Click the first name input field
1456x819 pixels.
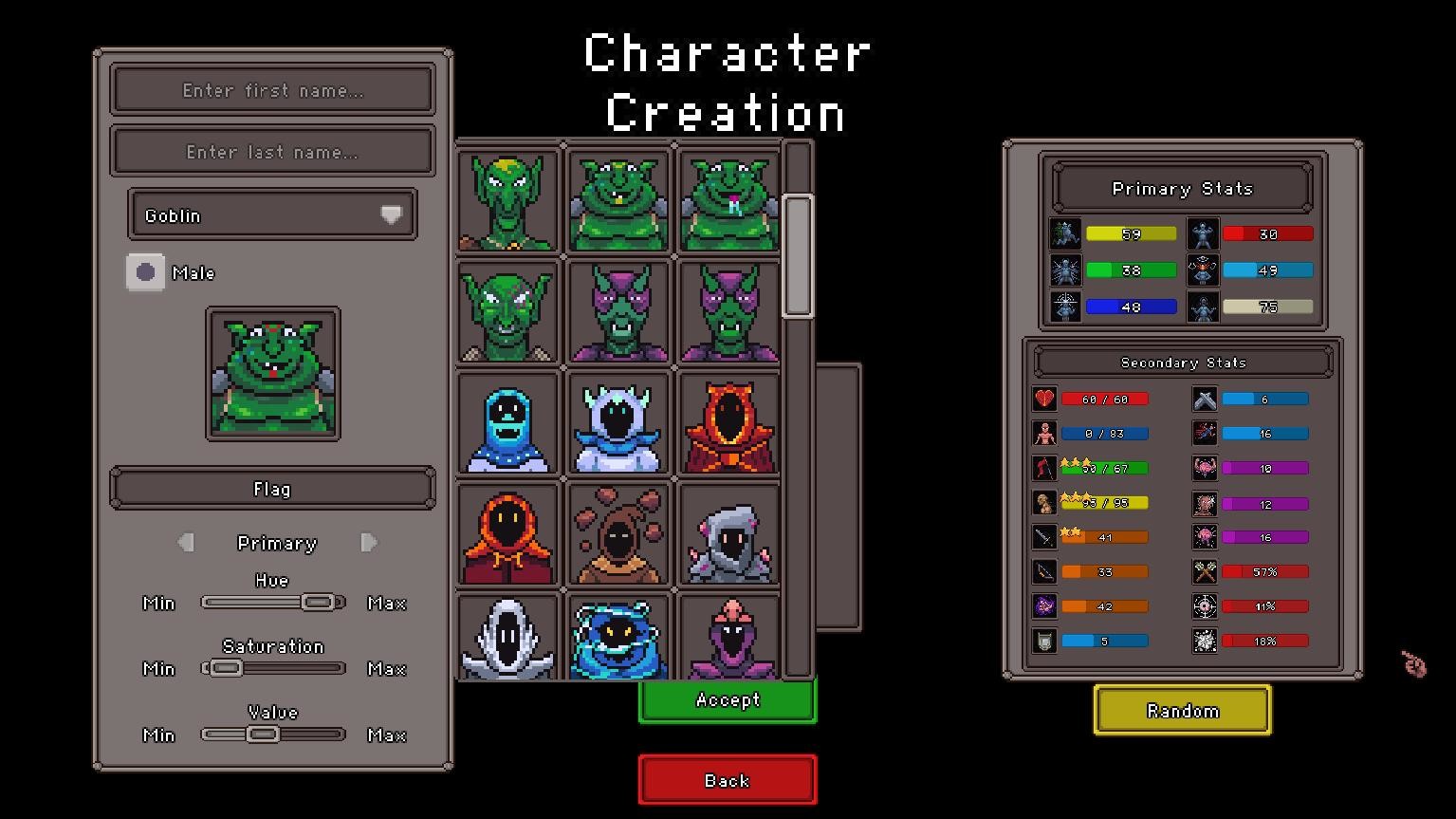tap(272, 89)
